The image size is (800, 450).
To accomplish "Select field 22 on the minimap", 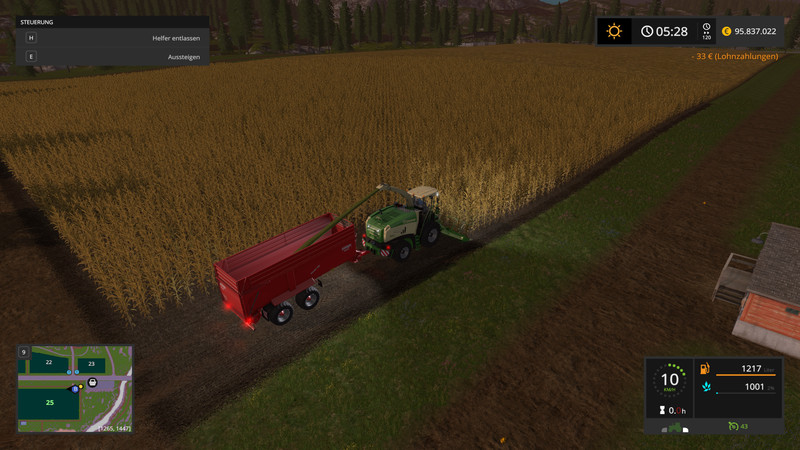I will pyautogui.click(x=48, y=362).
